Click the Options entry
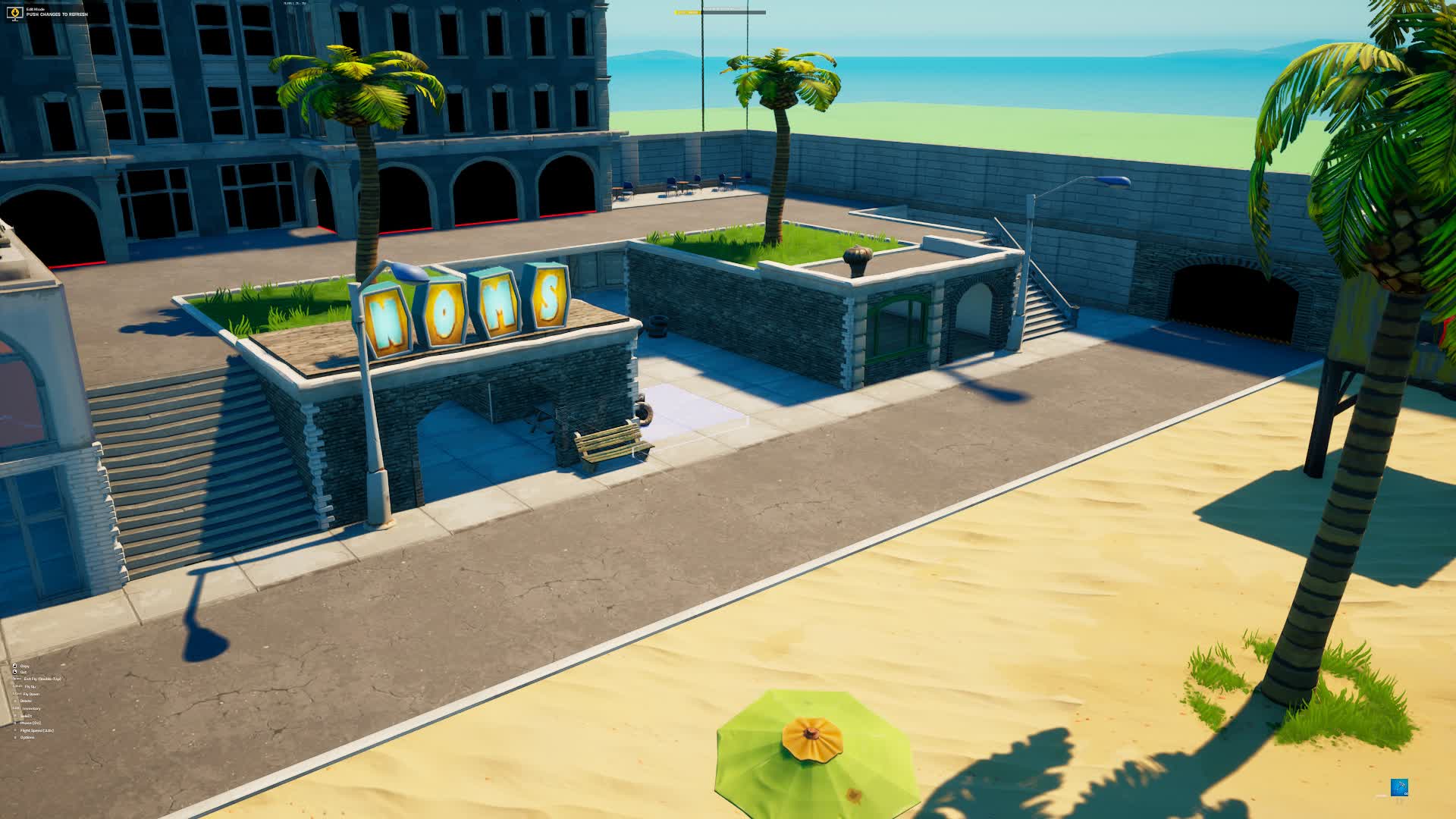This screenshot has width=1456, height=819. click(27, 737)
